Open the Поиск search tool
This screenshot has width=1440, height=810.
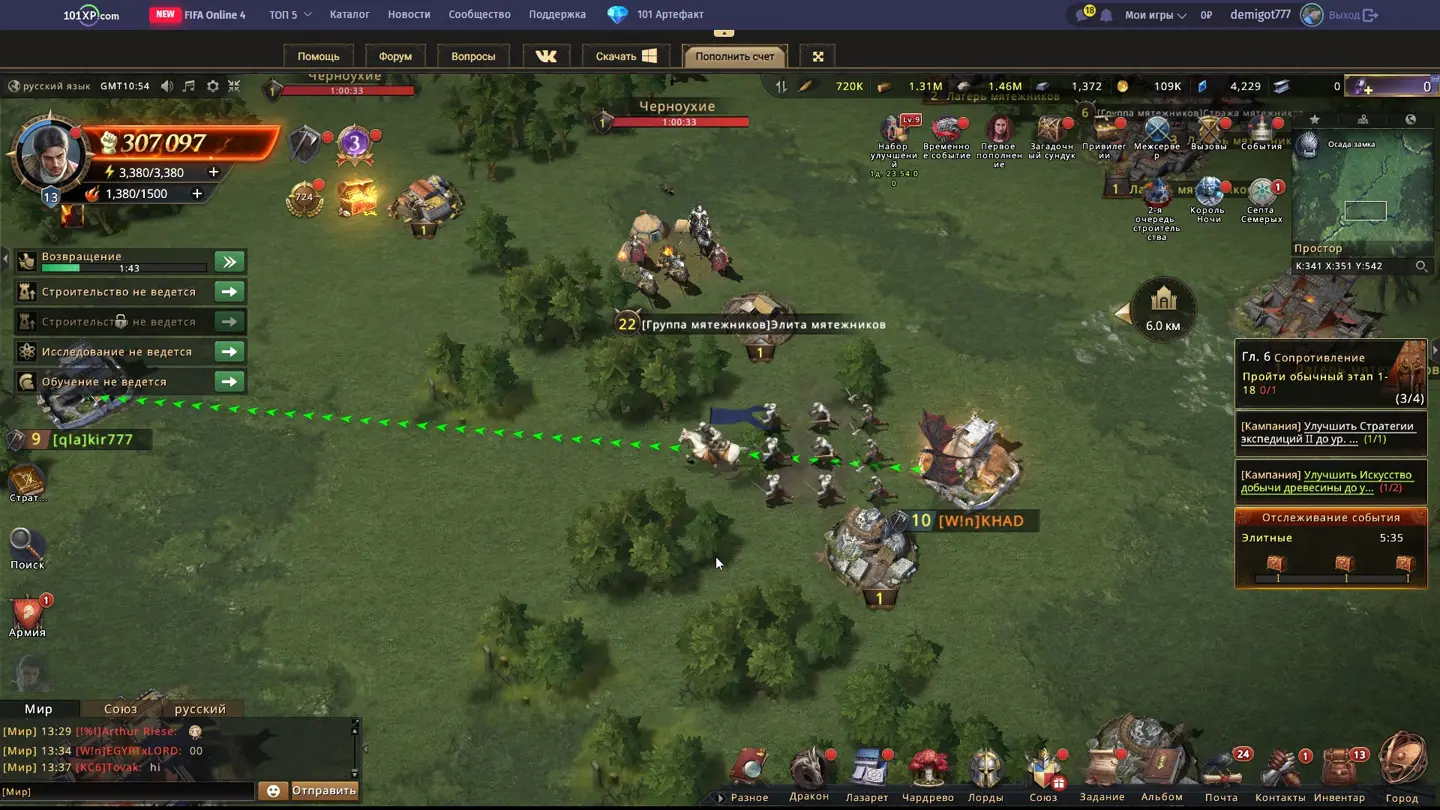[26, 548]
